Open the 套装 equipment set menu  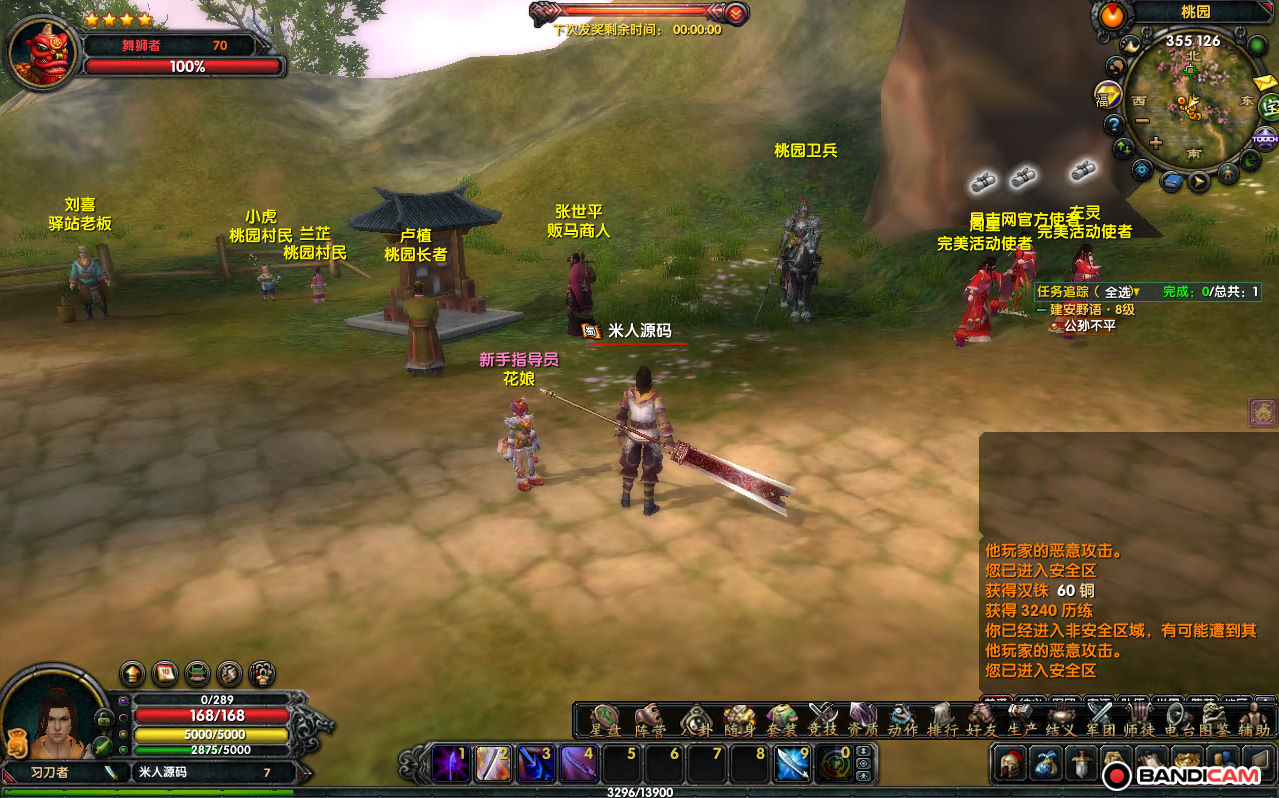781,719
